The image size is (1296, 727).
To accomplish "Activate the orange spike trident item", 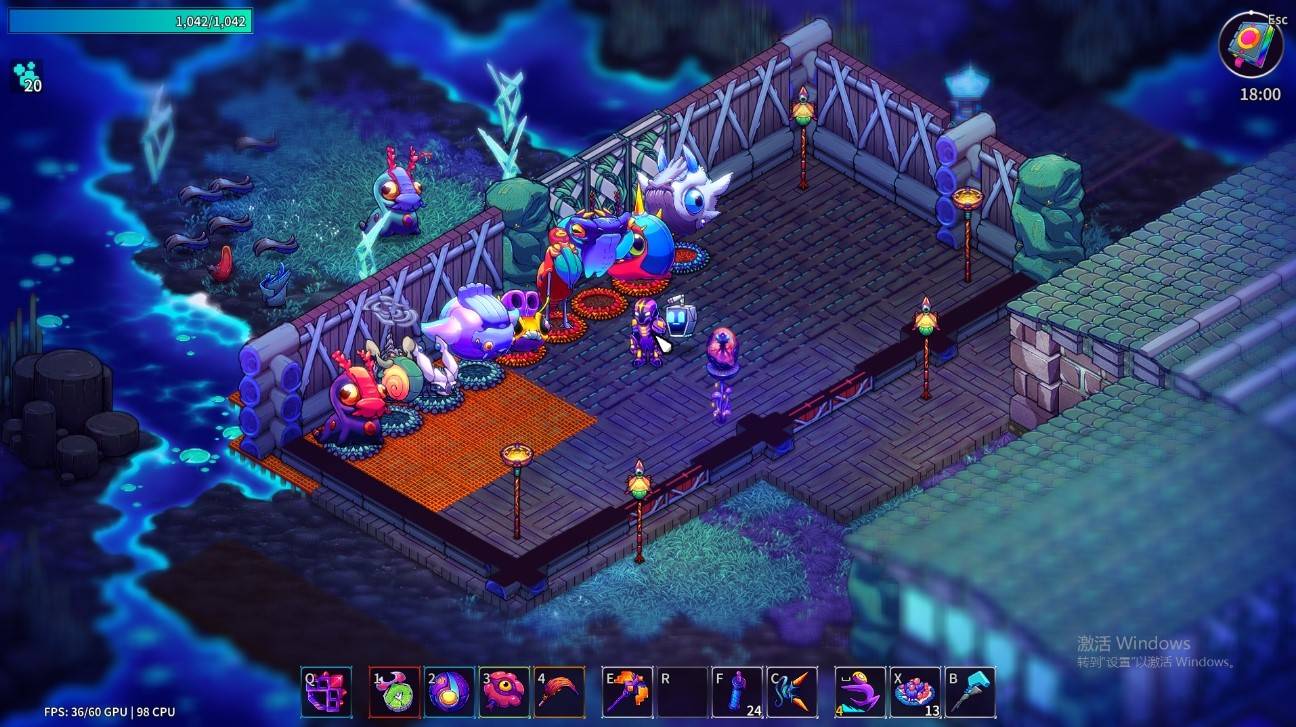I will [792, 692].
